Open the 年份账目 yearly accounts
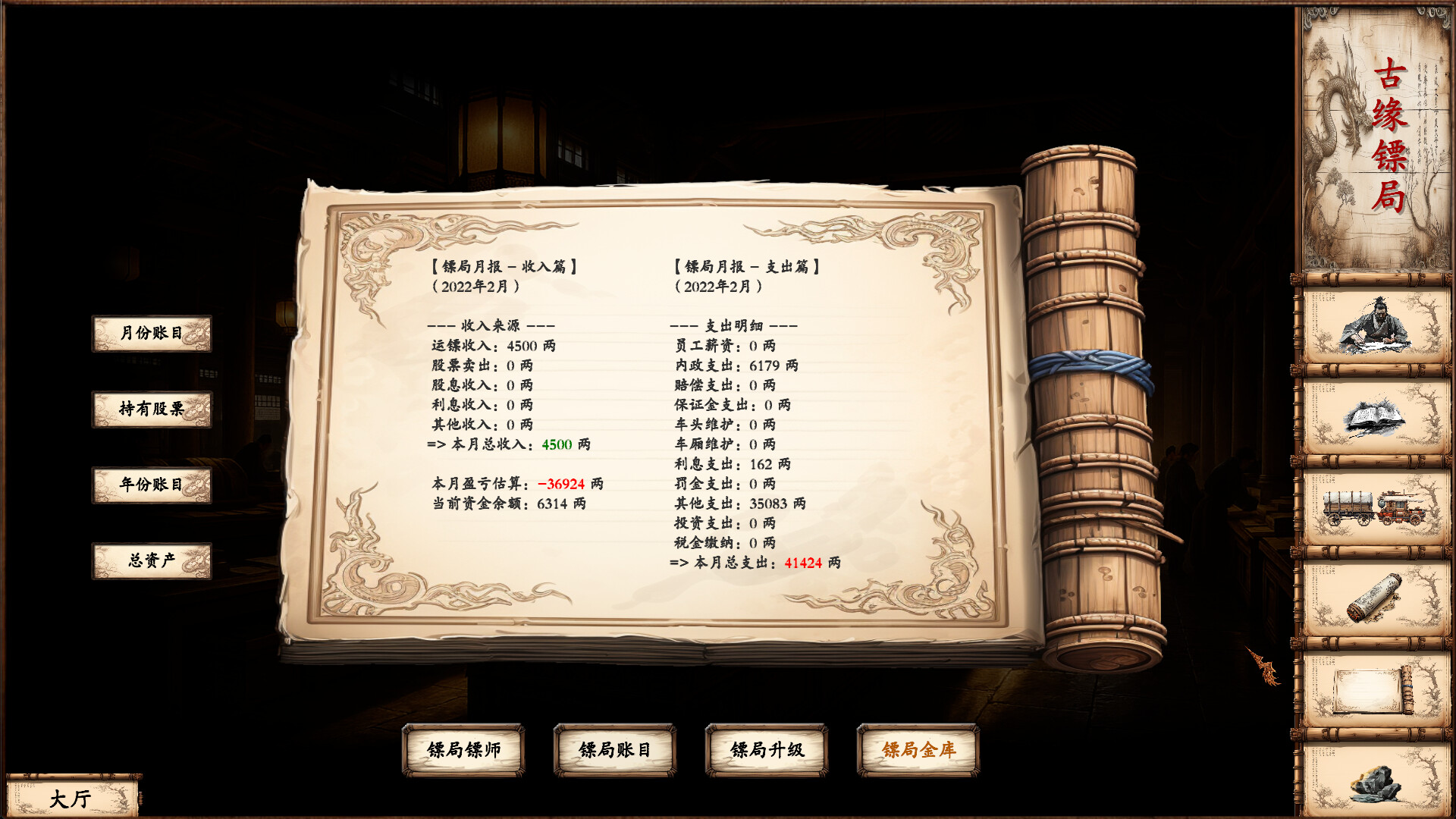Image resolution: width=1456 pixels, height=819 pixels. click(x=152, y=485)
